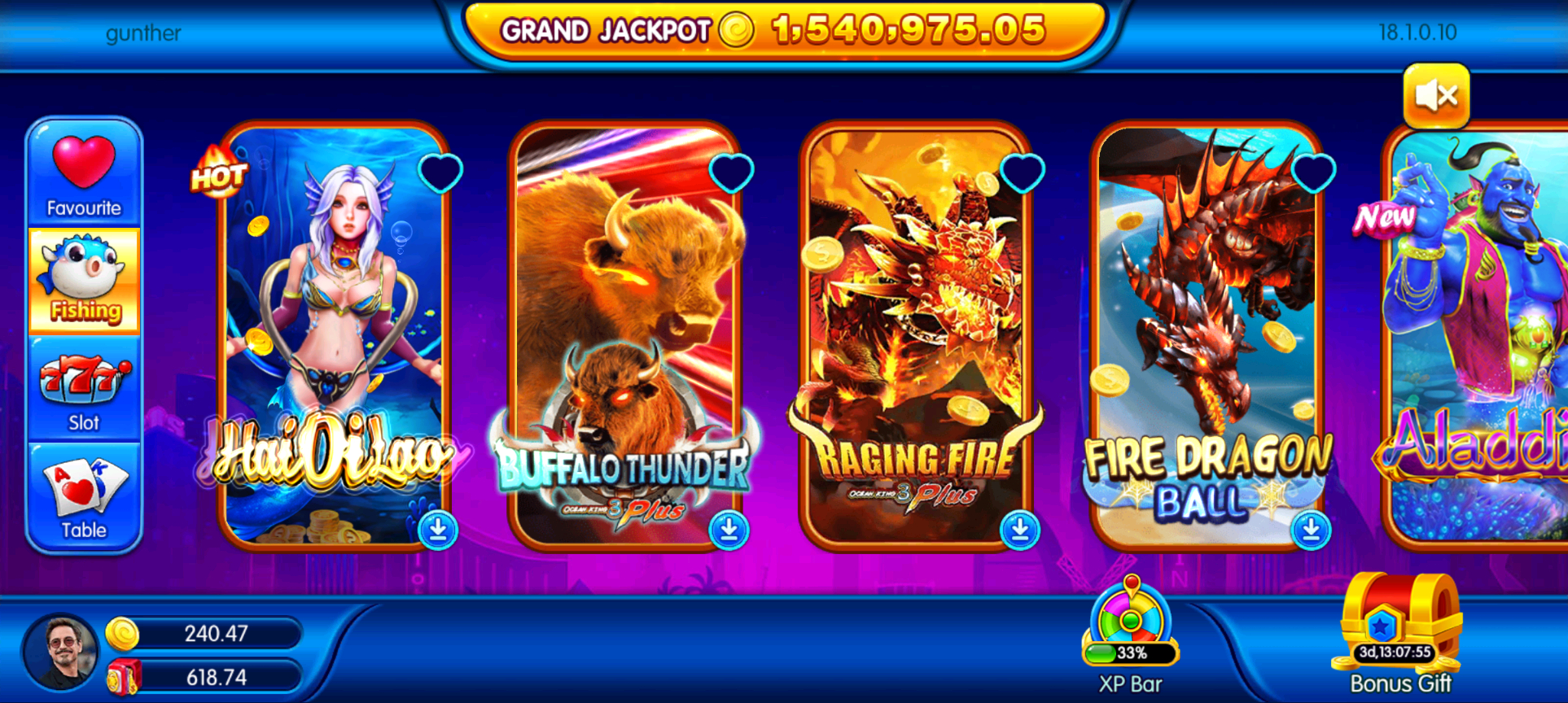
Task: Download the Hai Di Lao game
Action: tap(438, 530)
